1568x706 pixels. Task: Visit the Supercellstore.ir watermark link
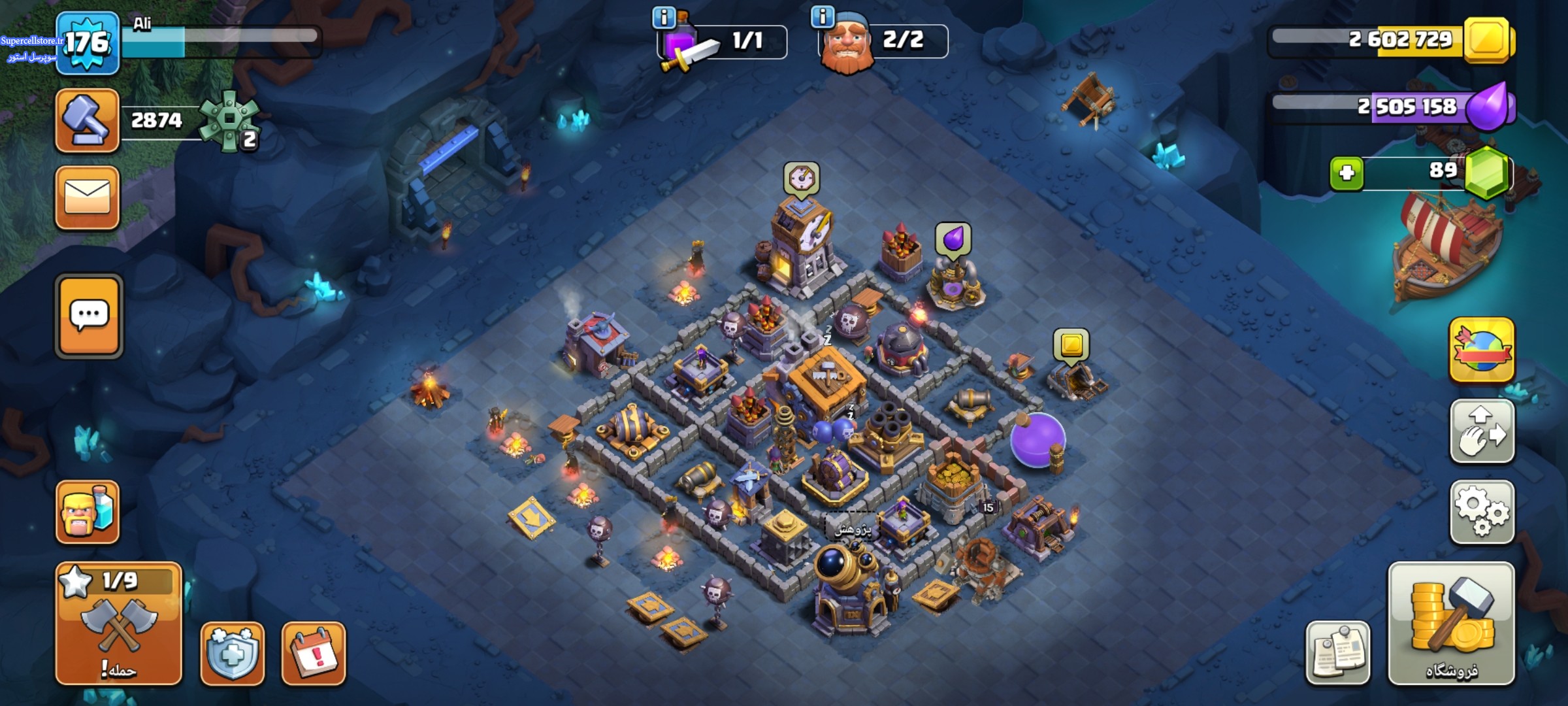point(31,41)
